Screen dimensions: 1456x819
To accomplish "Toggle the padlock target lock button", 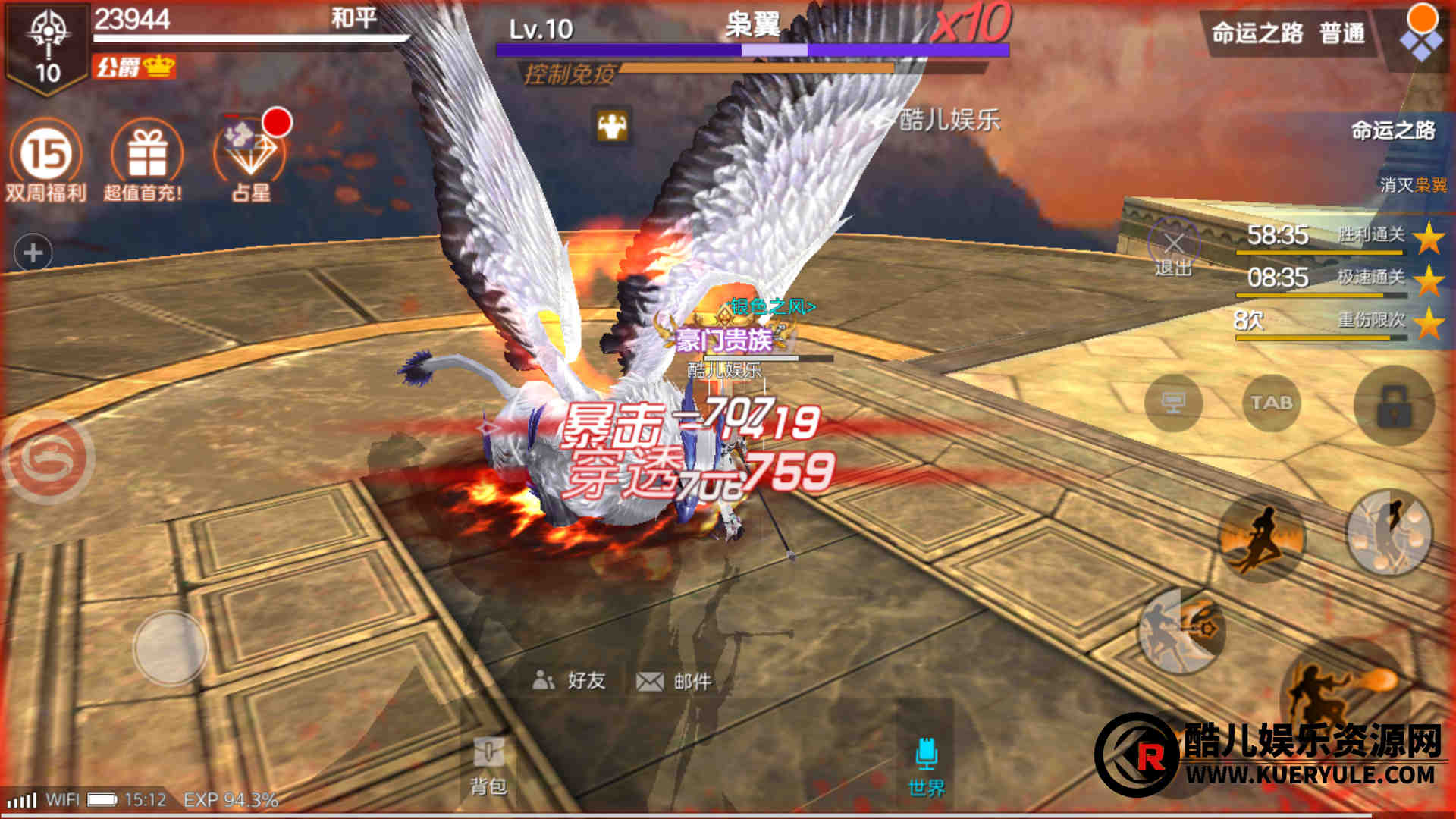I will [1394, 406].
